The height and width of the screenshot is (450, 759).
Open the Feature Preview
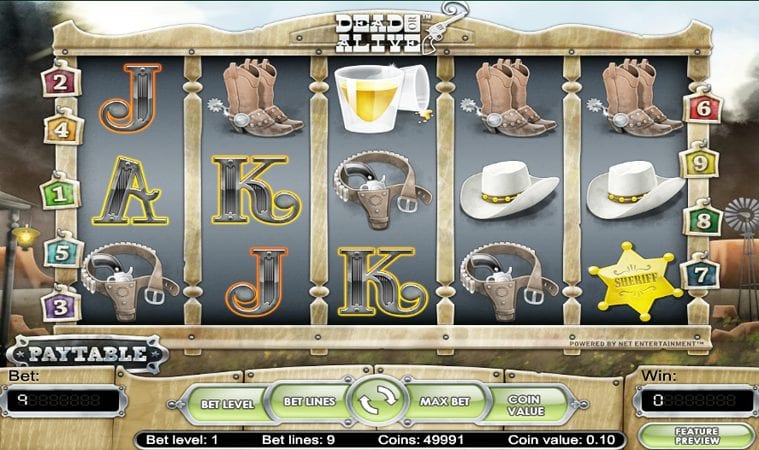pos(697,437)
